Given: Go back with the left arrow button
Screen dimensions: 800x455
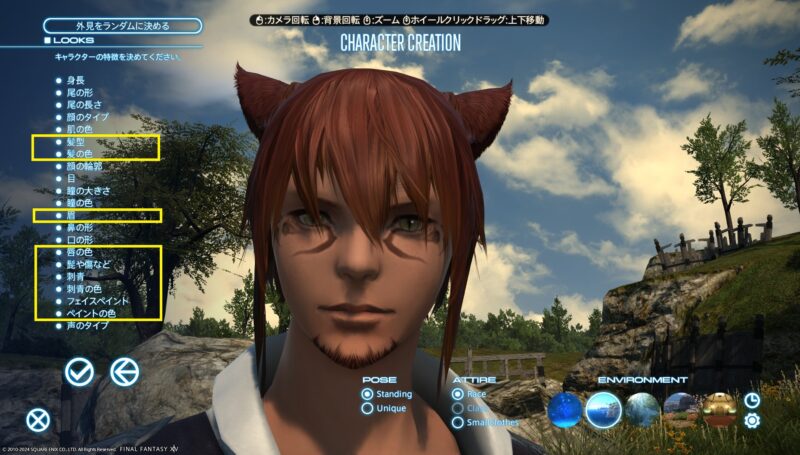Looking at the screenshot, I should click(x=124, y=372).
